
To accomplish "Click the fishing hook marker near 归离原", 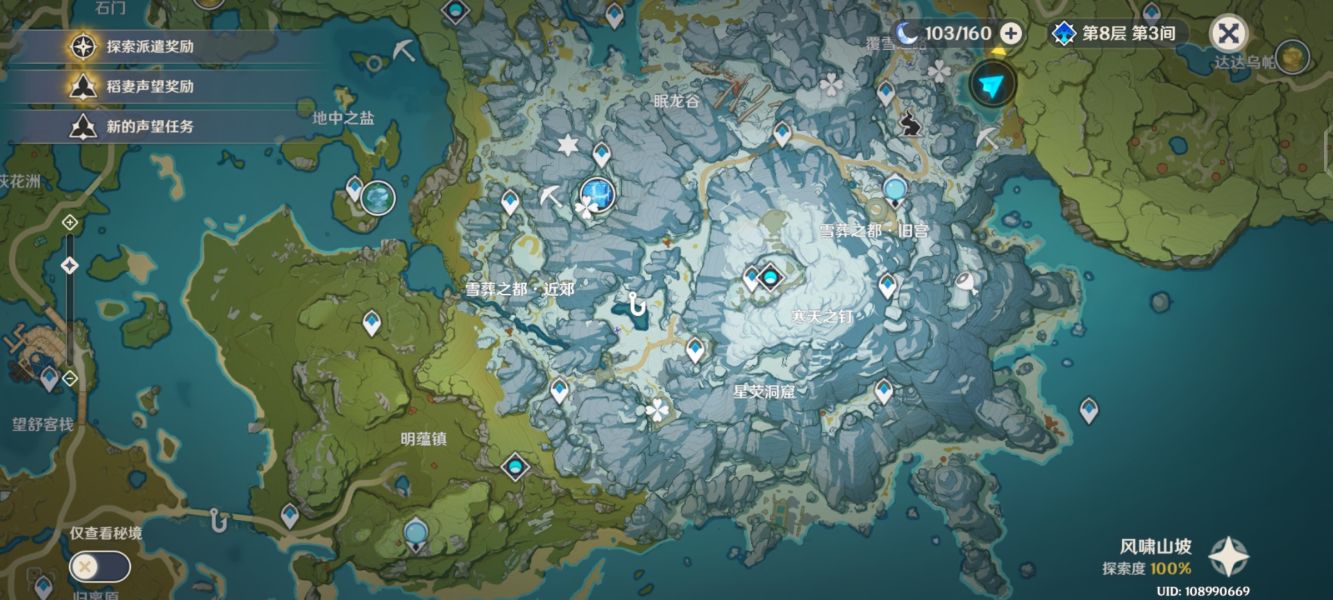I will (218, 519).
